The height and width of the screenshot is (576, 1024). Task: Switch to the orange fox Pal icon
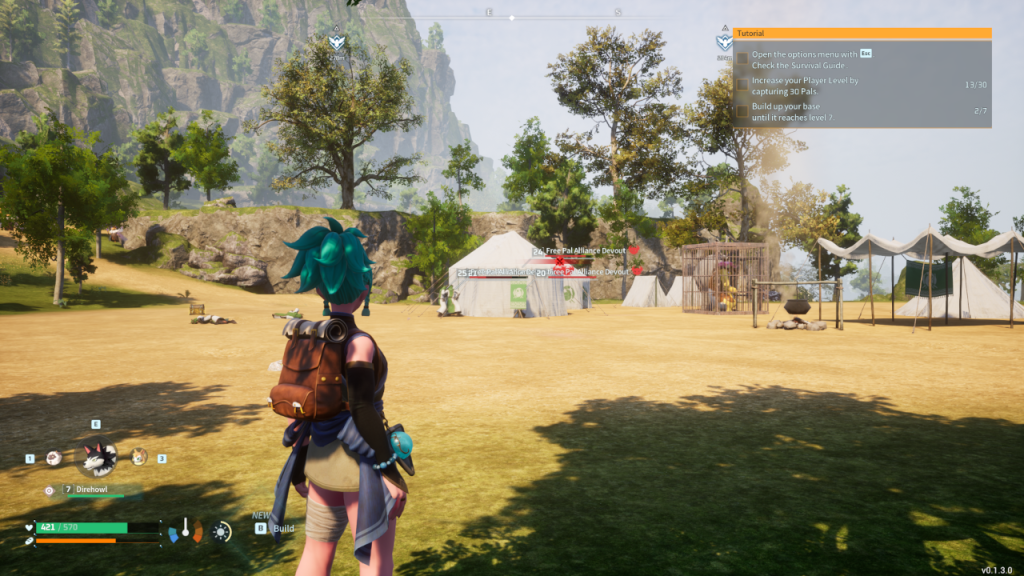click(139, 456)
